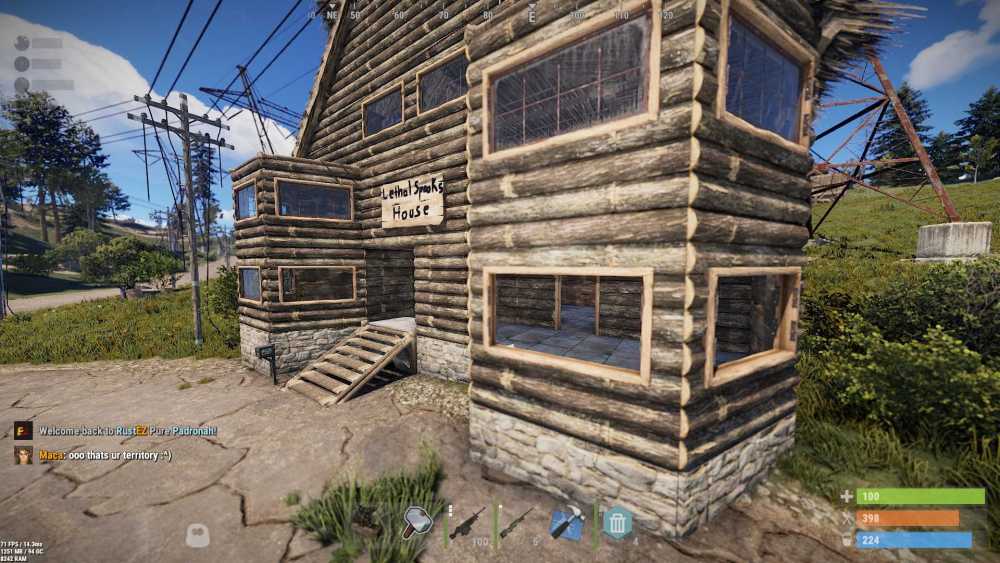This screenshot has width=1000, height=563.
Task: Click the white ghost icon beside the hotbar
Action: click(x=198, y=536)
